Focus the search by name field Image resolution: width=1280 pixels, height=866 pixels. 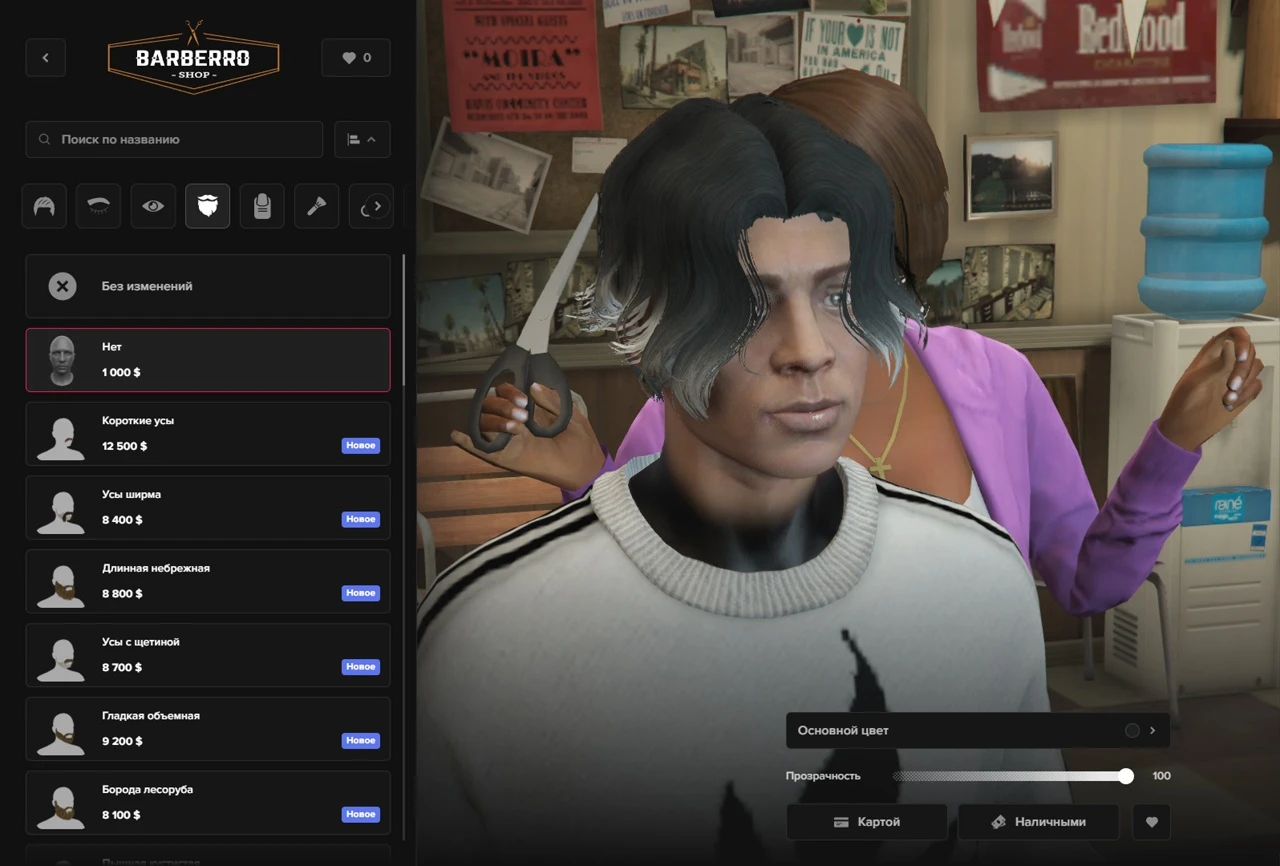click(175, 140)
